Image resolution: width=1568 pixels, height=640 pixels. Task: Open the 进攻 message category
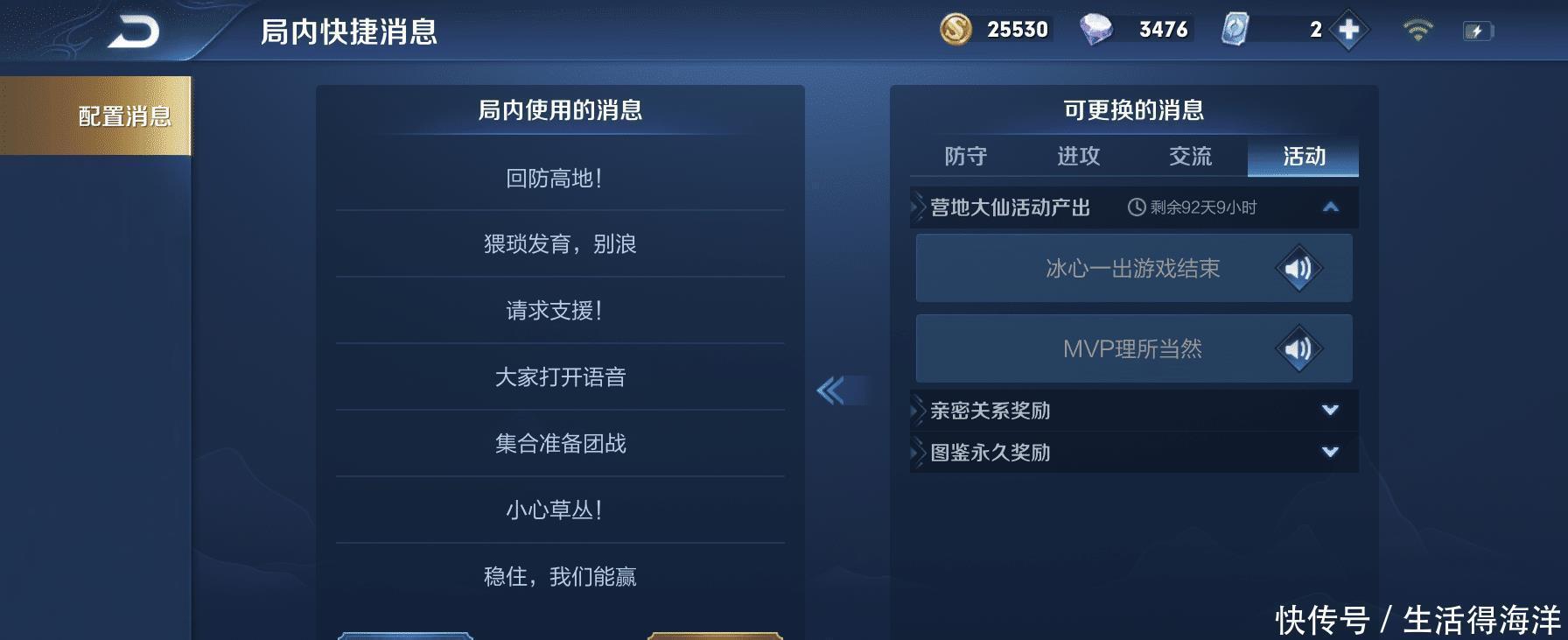(x=1080, y=158)
